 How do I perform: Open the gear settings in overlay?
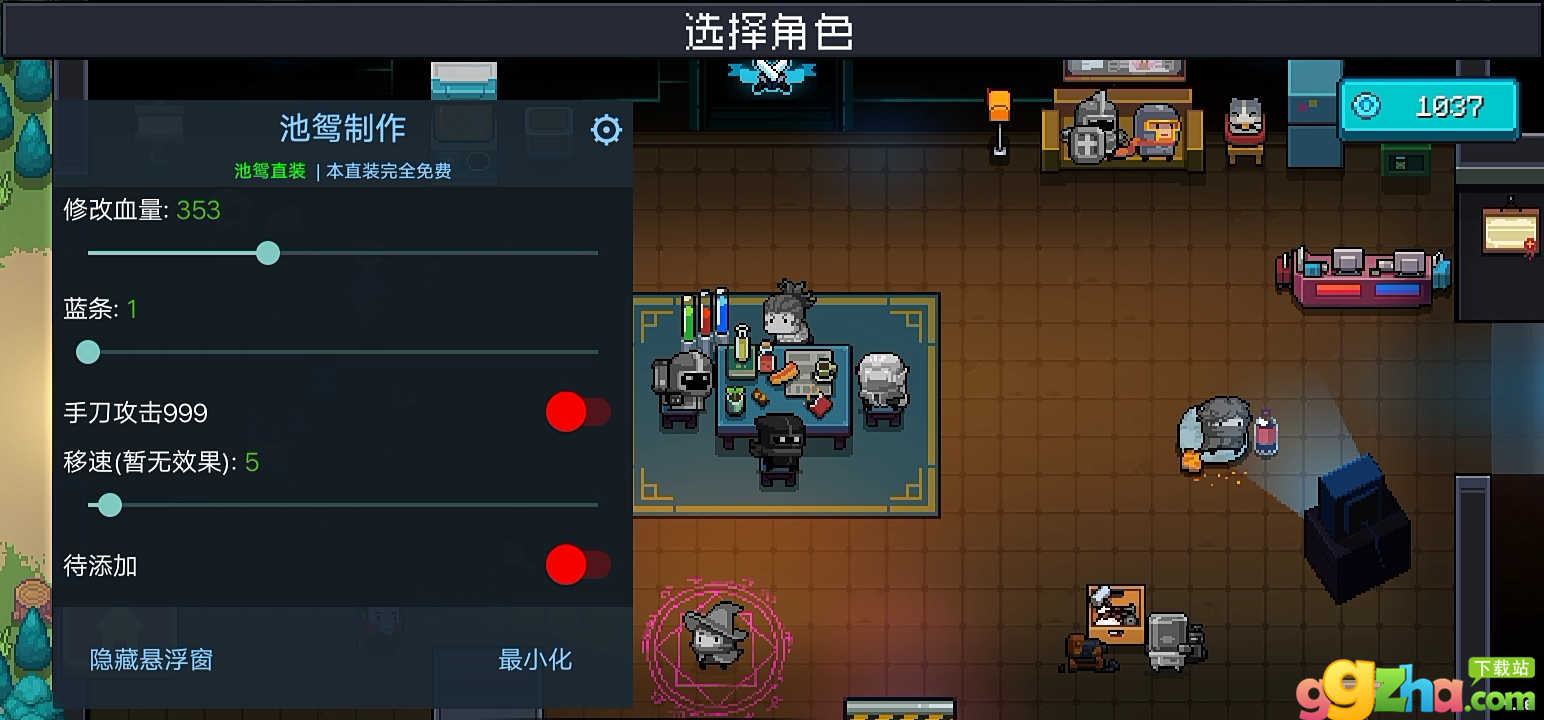coord(606,130)
